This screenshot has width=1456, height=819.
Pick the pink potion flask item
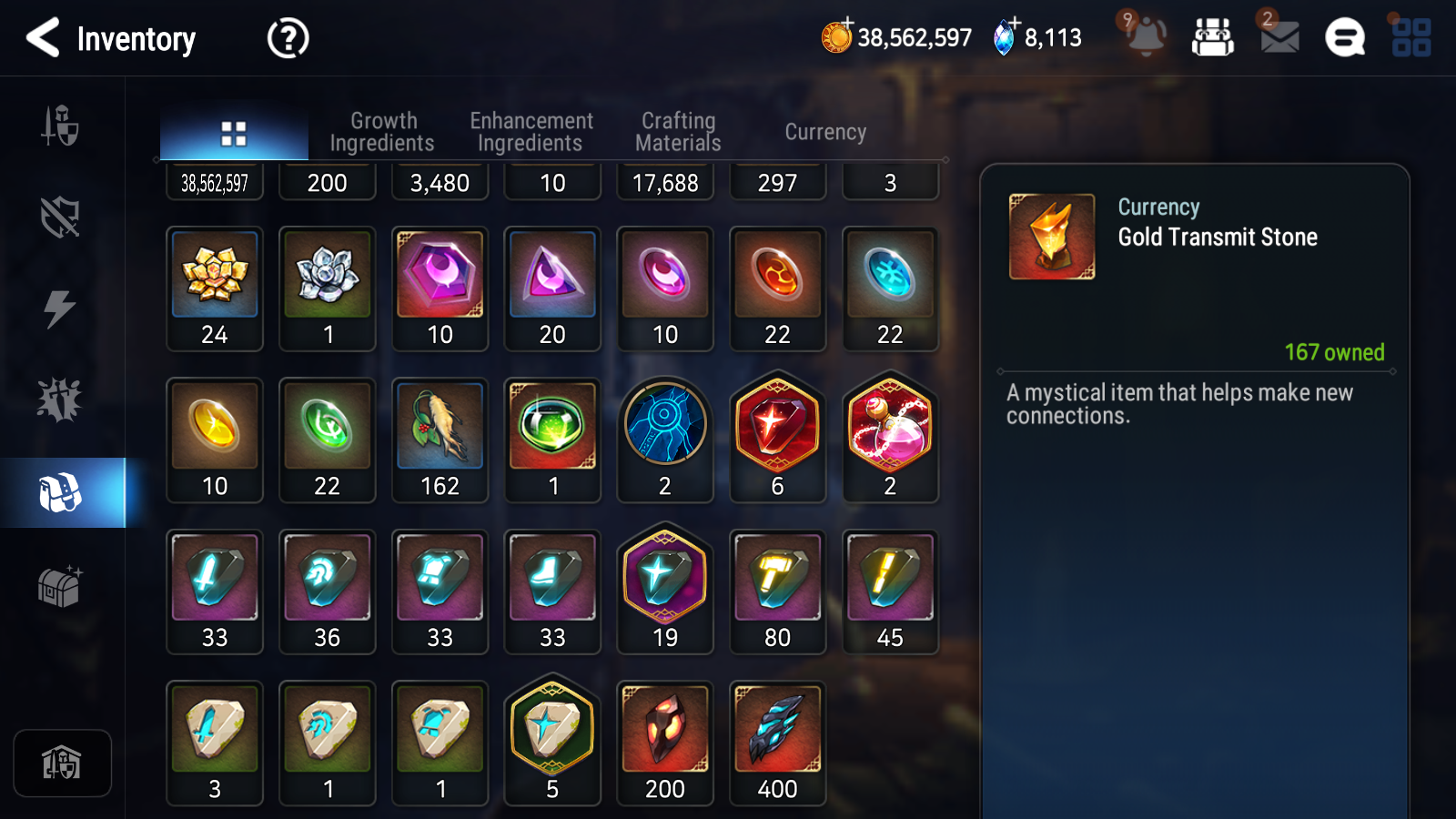890,438
